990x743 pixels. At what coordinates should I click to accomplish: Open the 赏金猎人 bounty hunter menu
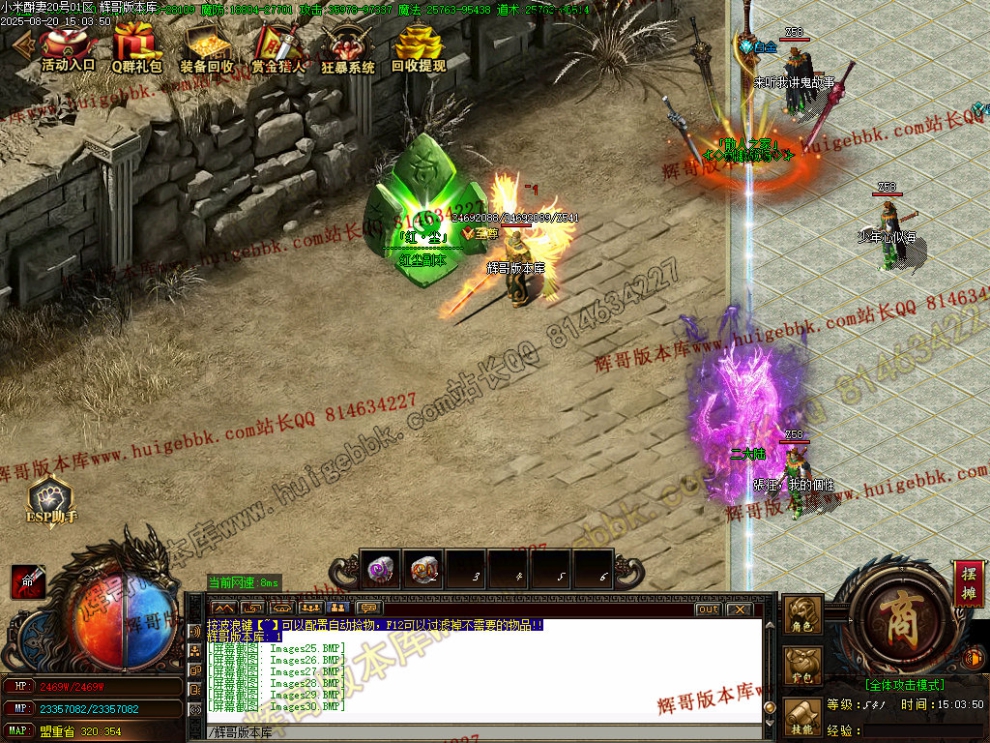pos(277,49)
